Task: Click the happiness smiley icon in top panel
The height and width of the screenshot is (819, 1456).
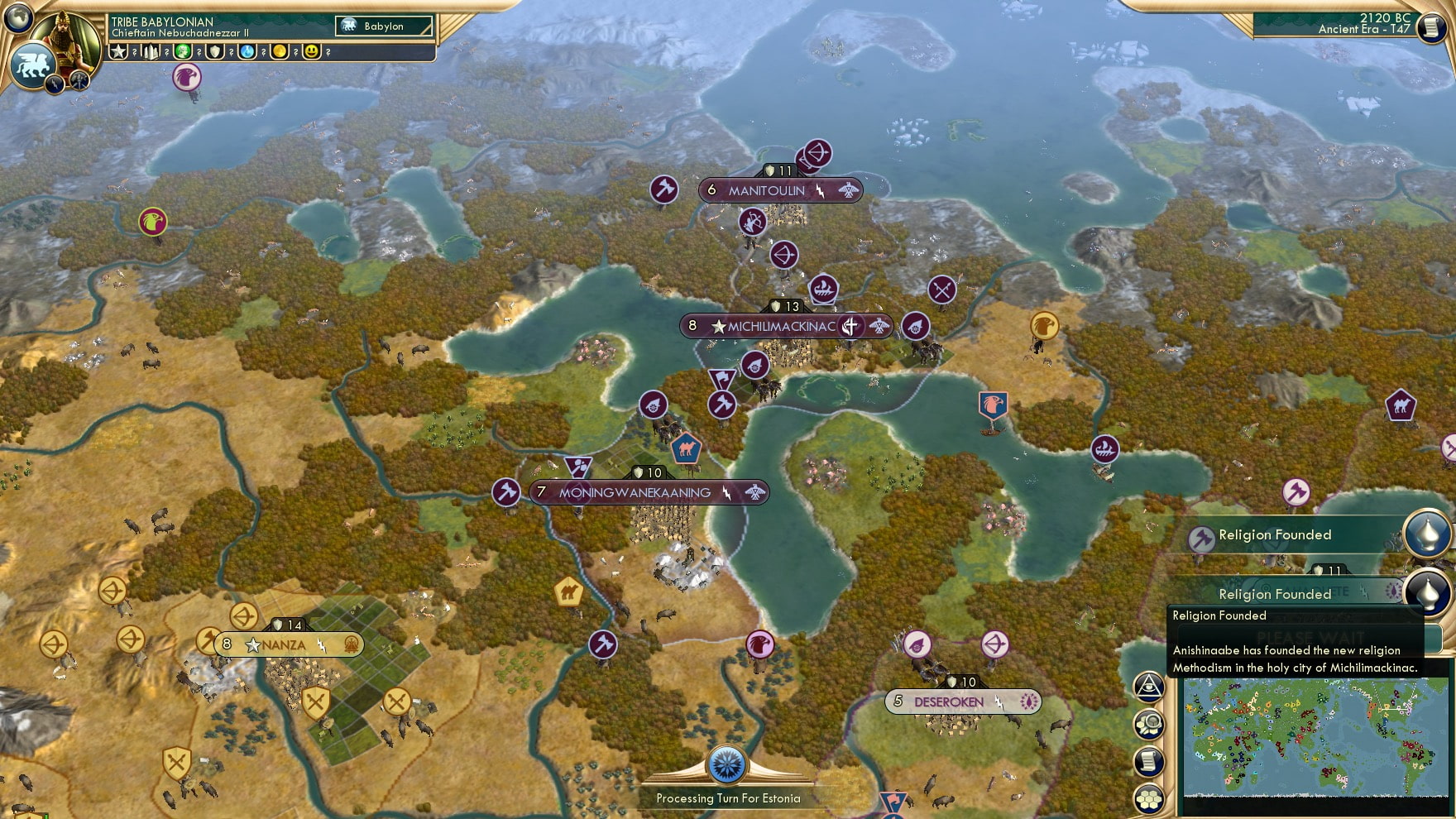Action: 310,52
